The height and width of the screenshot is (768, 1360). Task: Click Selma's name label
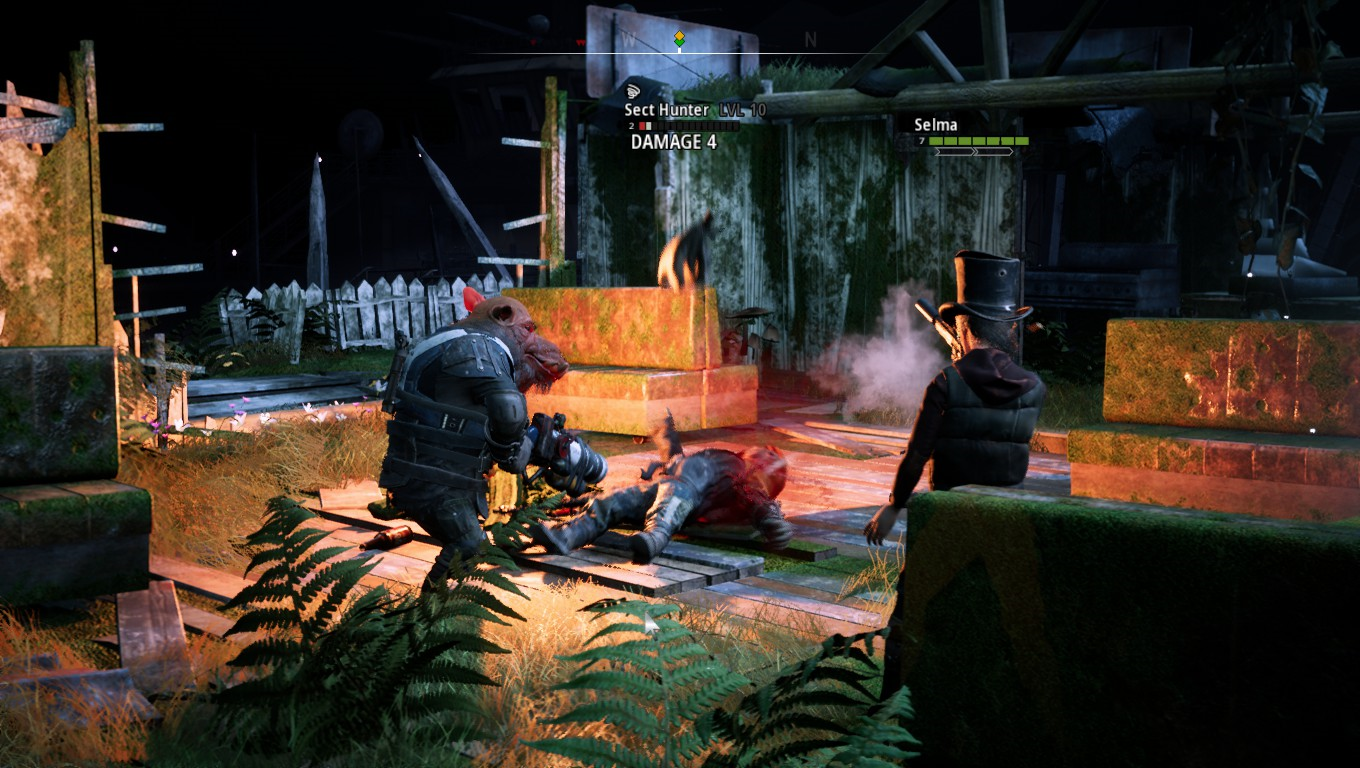click(935, 124)
